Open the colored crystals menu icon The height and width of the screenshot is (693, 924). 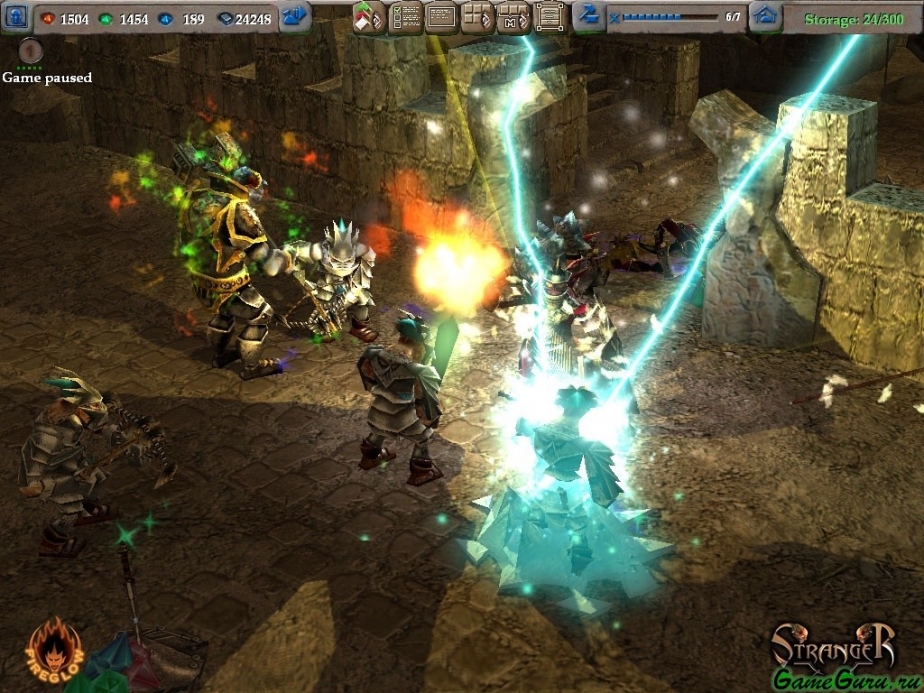(x=368, y=17)
